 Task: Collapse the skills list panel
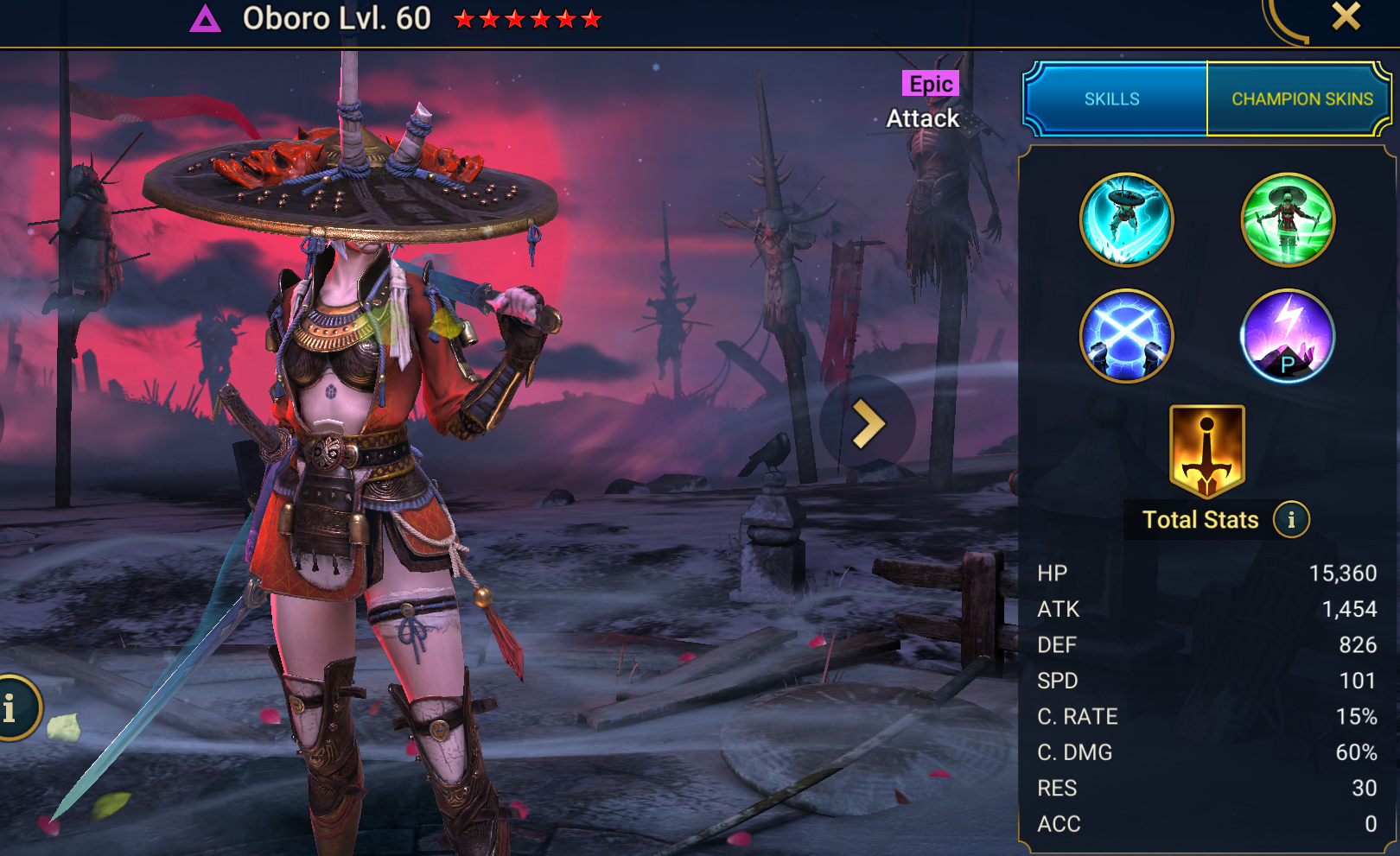tap(1113, 98)
